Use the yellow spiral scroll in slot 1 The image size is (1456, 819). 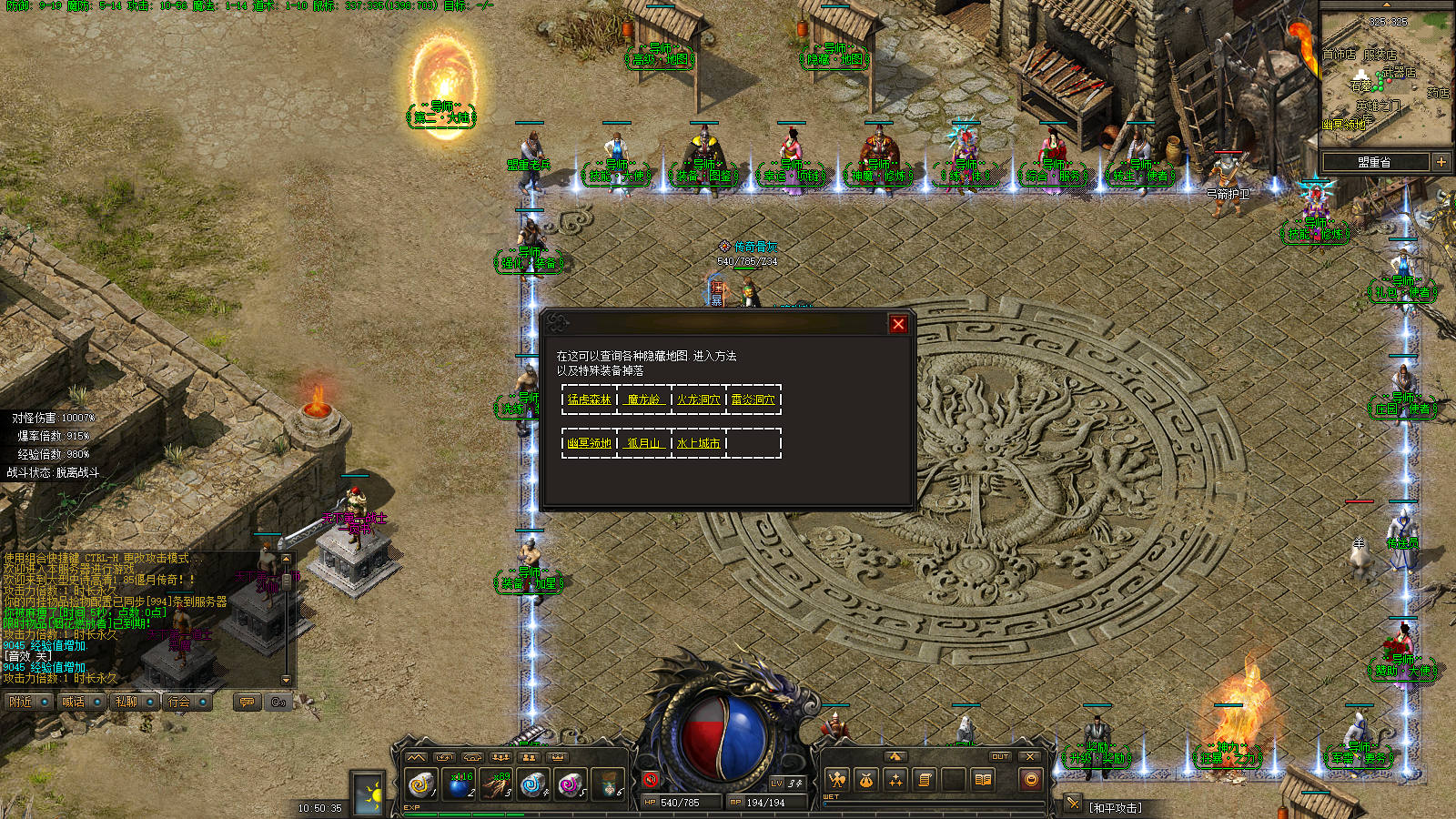(x=420, y=784)
